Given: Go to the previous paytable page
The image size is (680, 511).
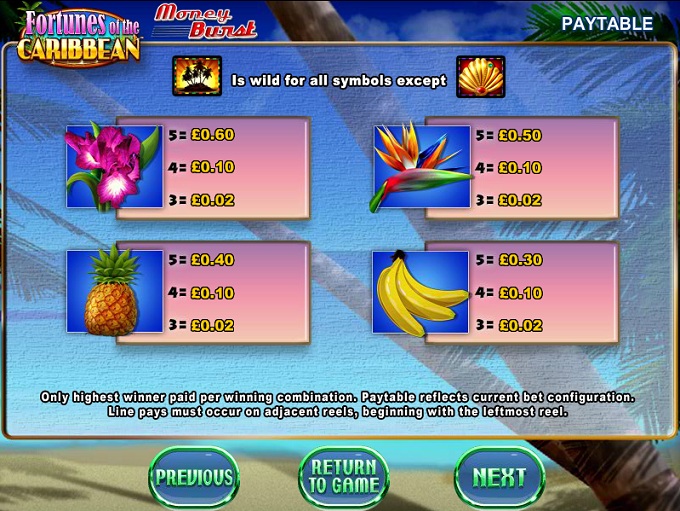Looking at the screenshot, I should point(194,477).
